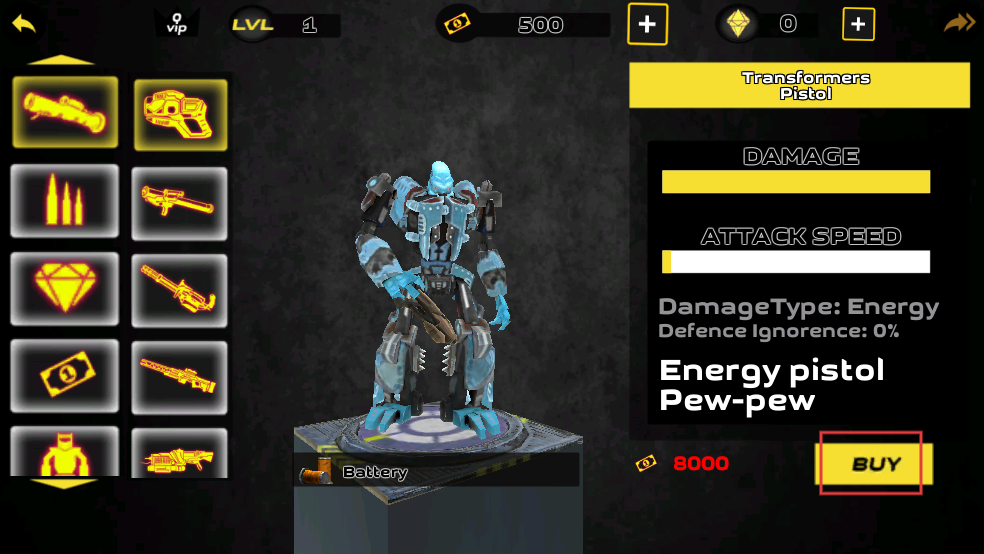Image resolution: width=984 pixels, height=554 pixels.
Task: Pick the minigun weapon tile
Action: tap(180, 290)
